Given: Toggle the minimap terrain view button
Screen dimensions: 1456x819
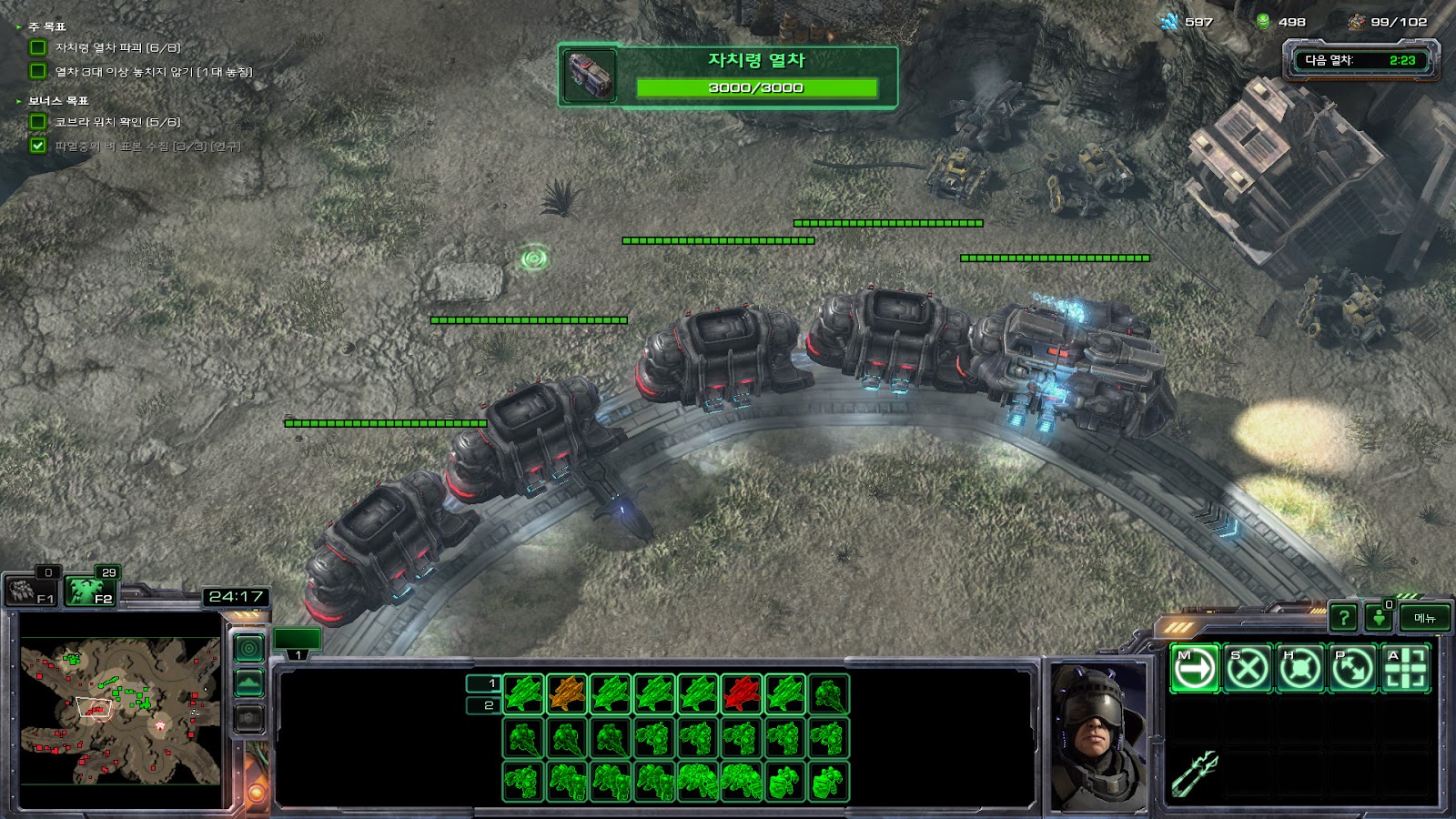Looking at the screenshot, I should coord(249,682).
